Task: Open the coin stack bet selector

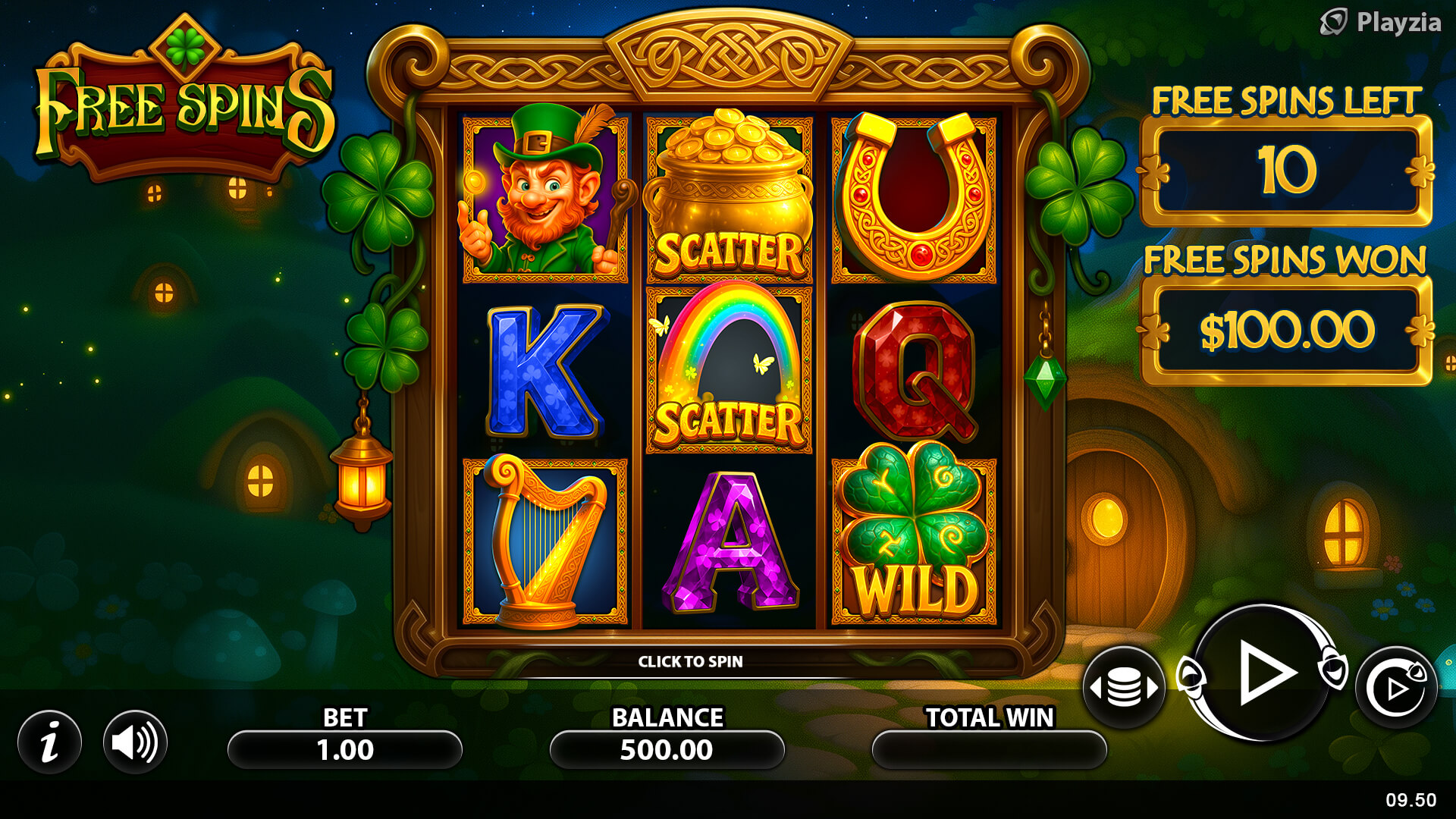Action: [1124, 688]
